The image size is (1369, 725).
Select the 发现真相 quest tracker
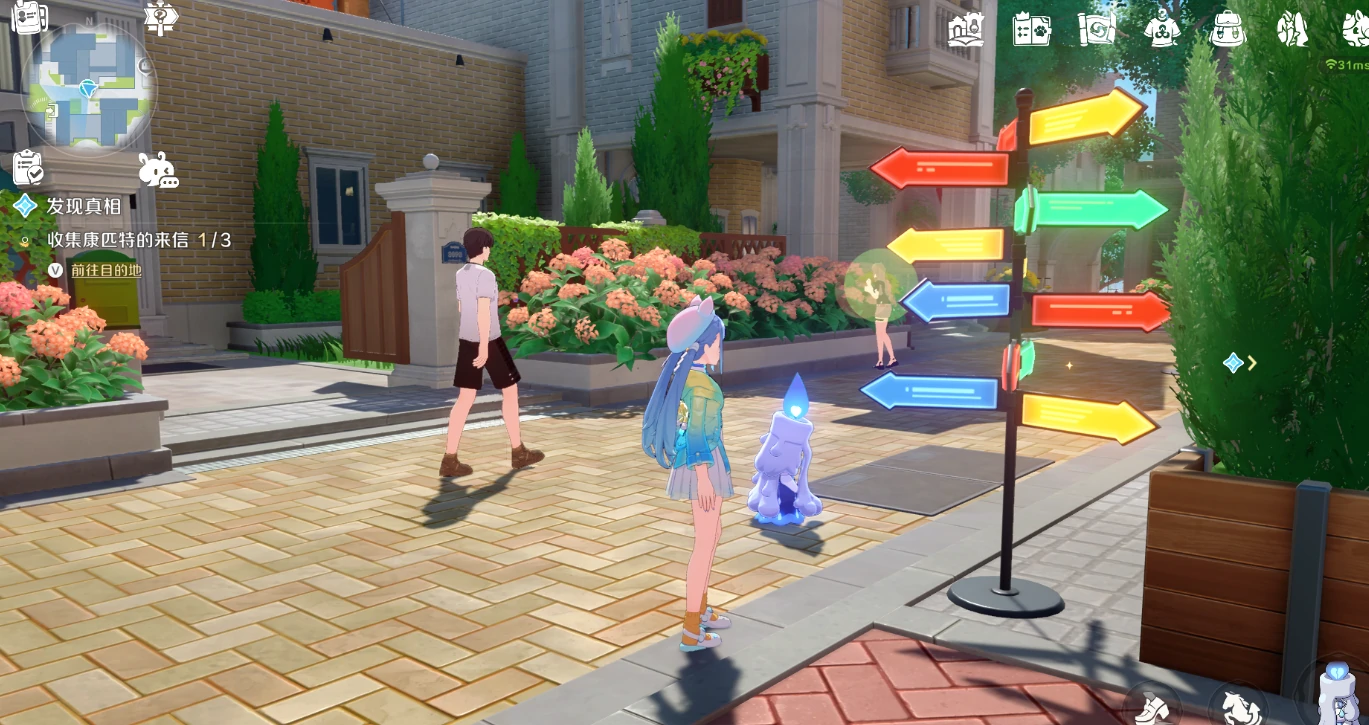[x=83, y=206]
